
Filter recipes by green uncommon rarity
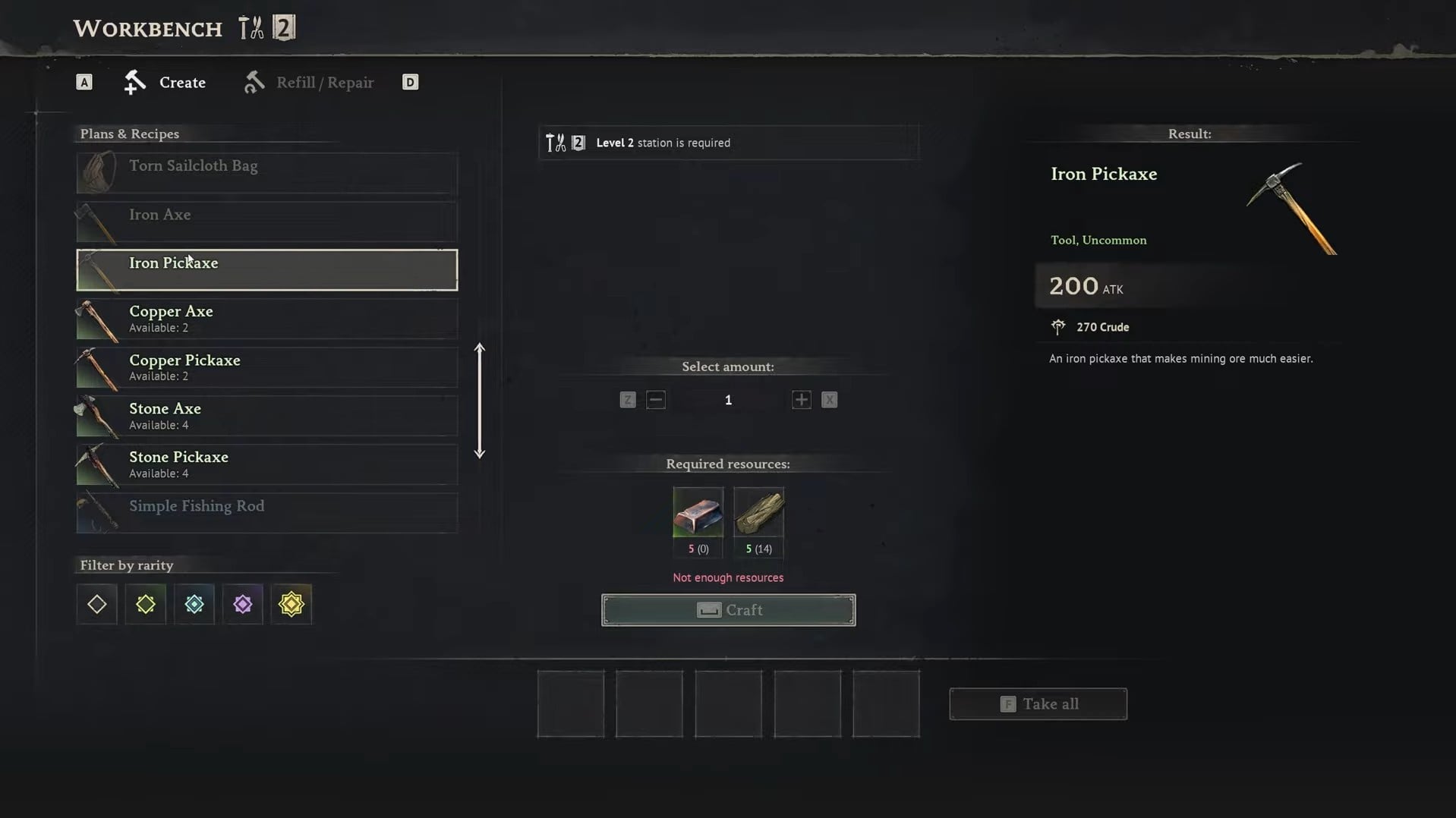tap(146, 604)
